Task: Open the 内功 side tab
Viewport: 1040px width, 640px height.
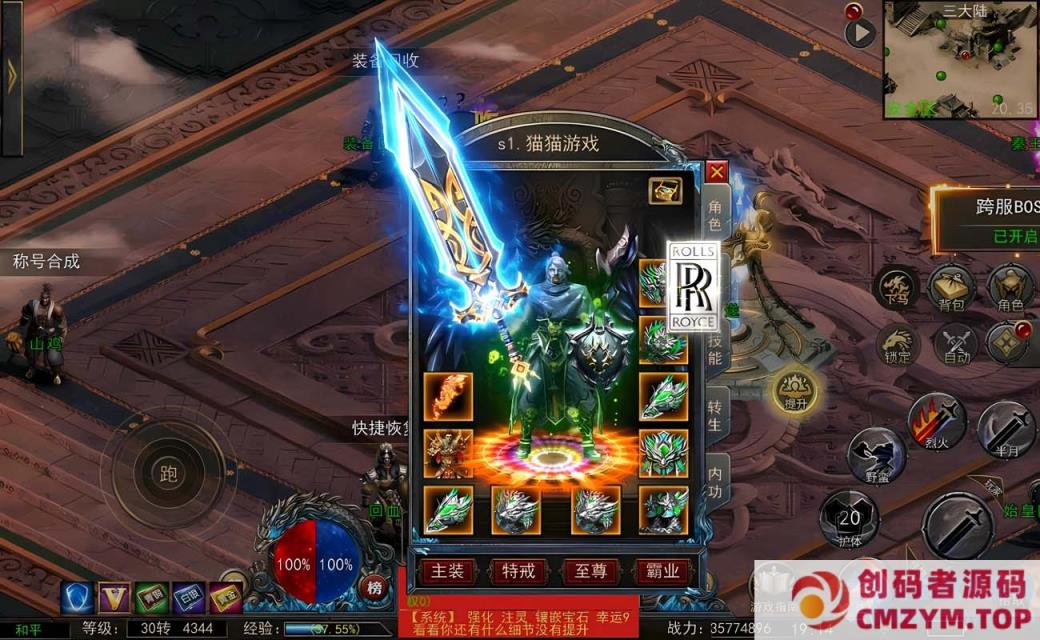Action: coord(716,481)
